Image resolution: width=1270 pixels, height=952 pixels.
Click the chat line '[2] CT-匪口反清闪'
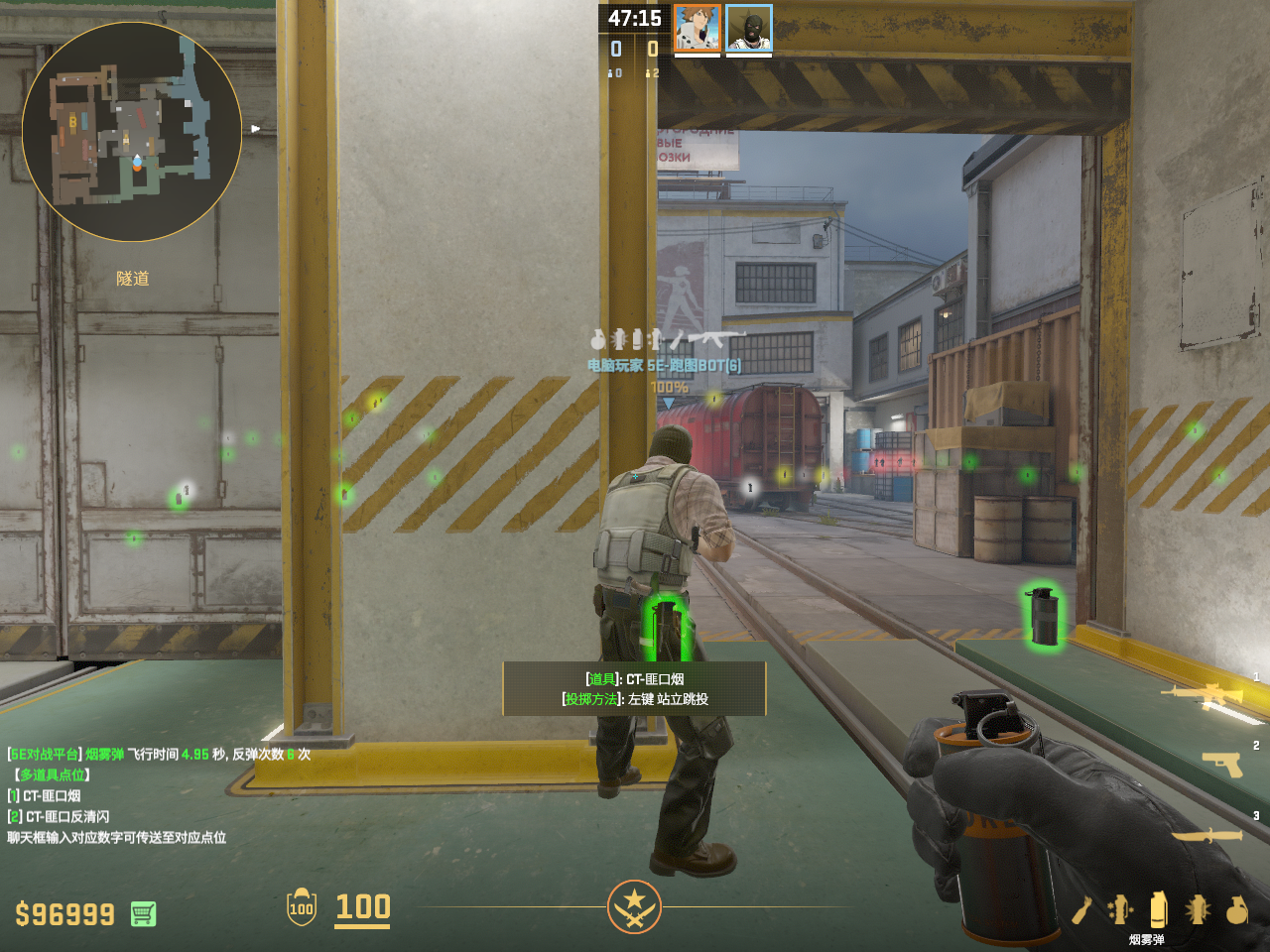coord(59,816)
